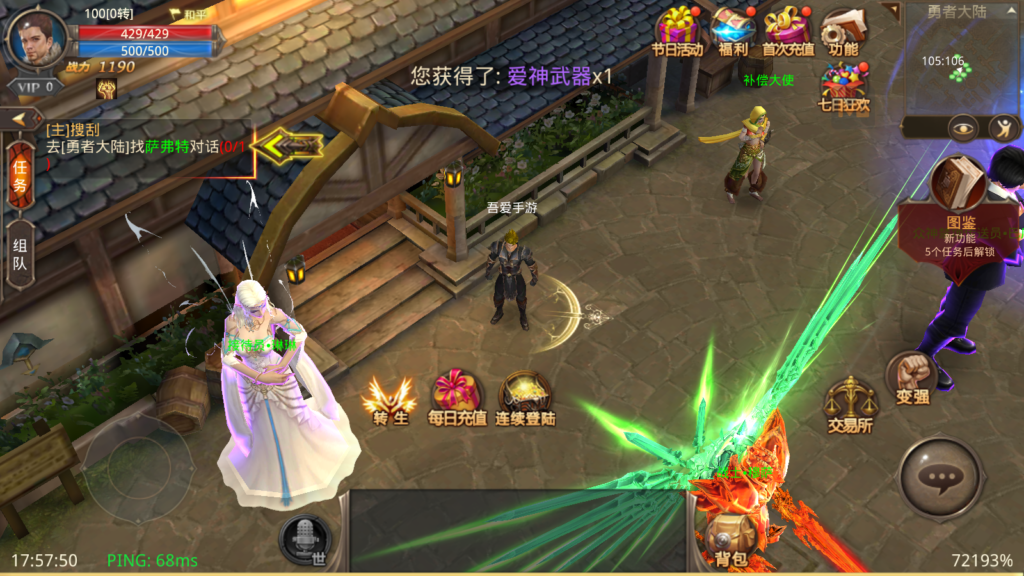This screenshot has width=1024, height=576.
Task: Select the 搜刮 main quest tracker entry
Action: (140, 139)
